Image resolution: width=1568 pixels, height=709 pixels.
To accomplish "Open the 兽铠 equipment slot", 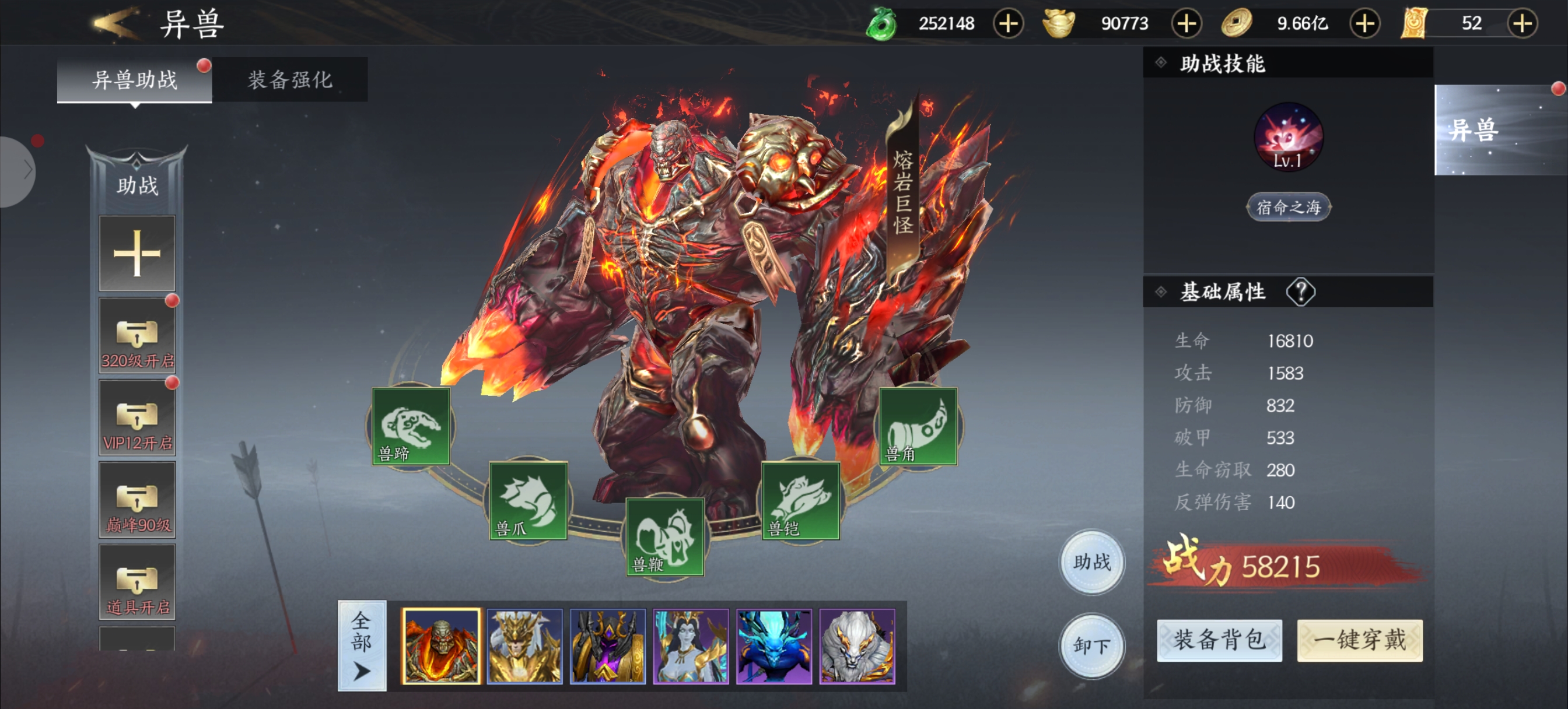I will 800,501.
